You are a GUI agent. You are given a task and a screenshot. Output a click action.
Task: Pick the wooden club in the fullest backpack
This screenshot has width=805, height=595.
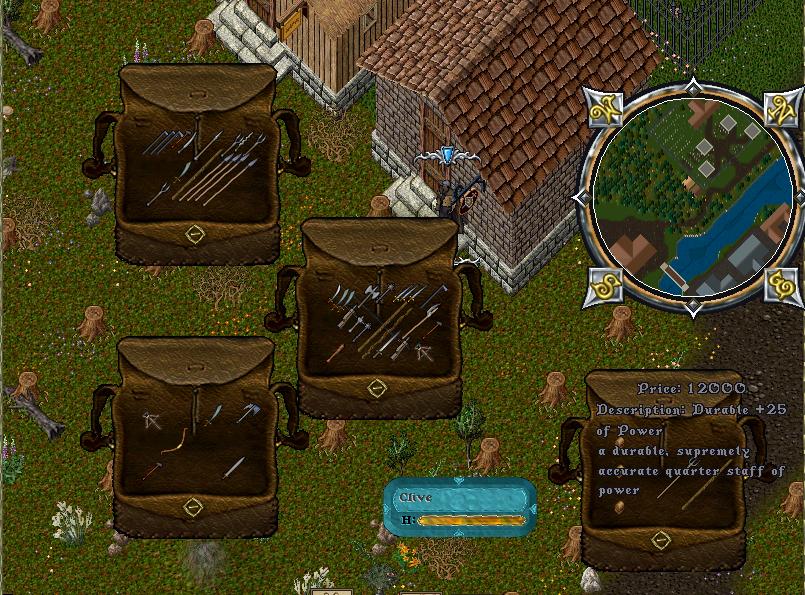336,352
